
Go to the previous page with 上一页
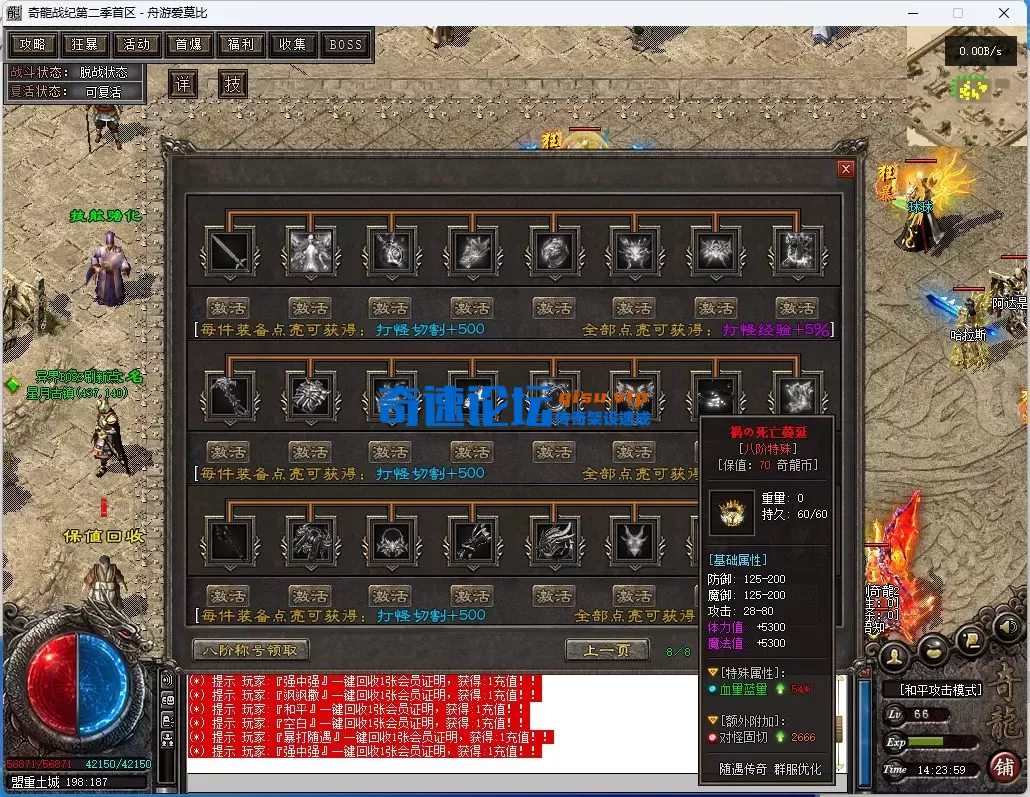pos(606,651)
